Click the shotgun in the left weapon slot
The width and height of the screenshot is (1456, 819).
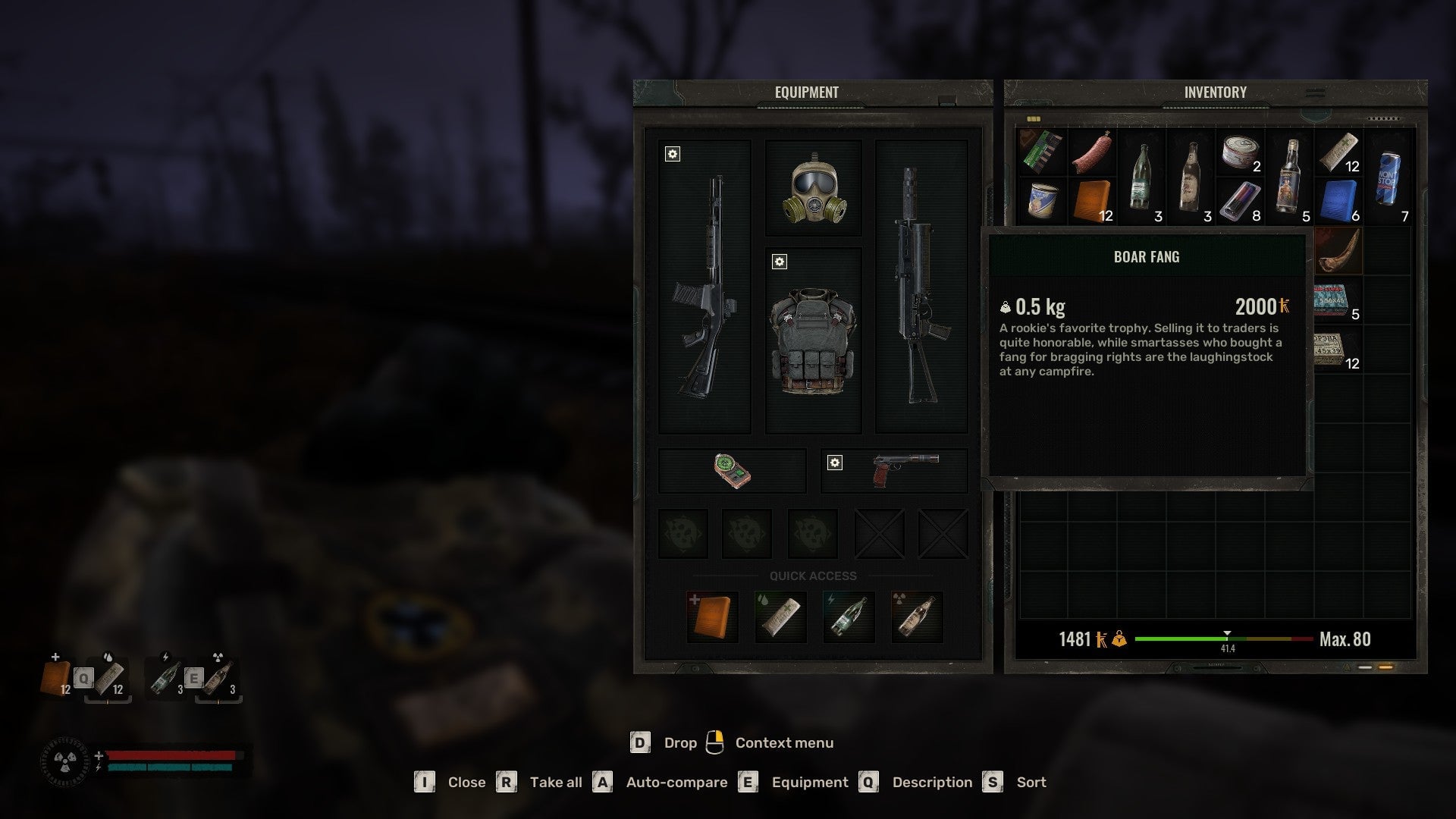[704, 287]
